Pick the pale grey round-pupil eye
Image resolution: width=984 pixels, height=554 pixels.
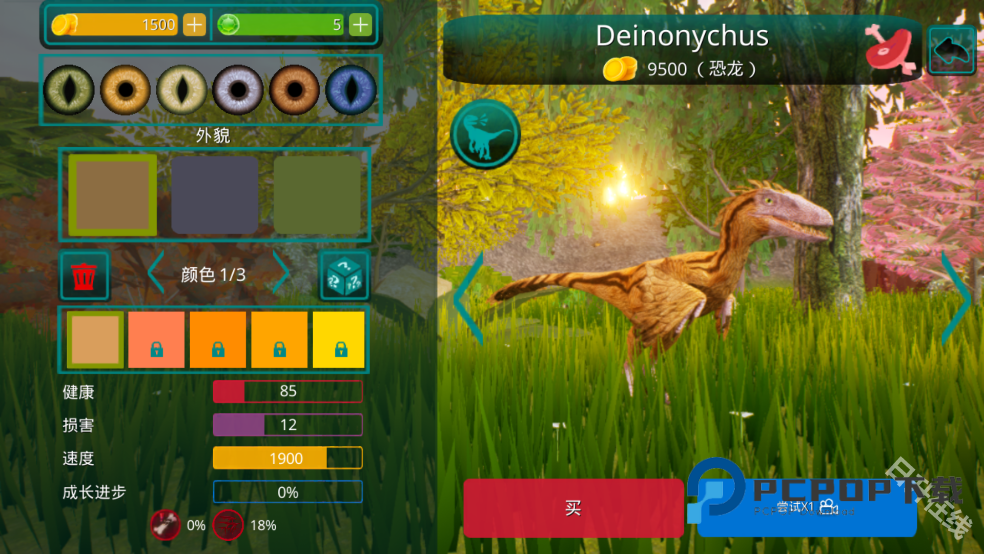pyautogui.click(x=238, y=90)
